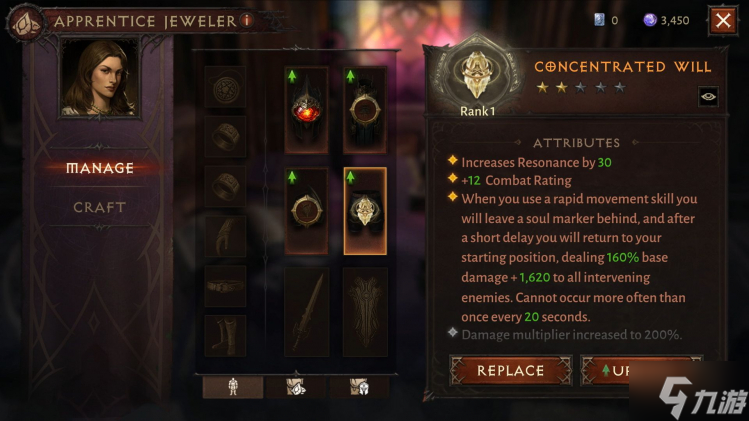Show the character body equipment tab
The height and width of the screenshot is (421, 749).
(233, 387)
